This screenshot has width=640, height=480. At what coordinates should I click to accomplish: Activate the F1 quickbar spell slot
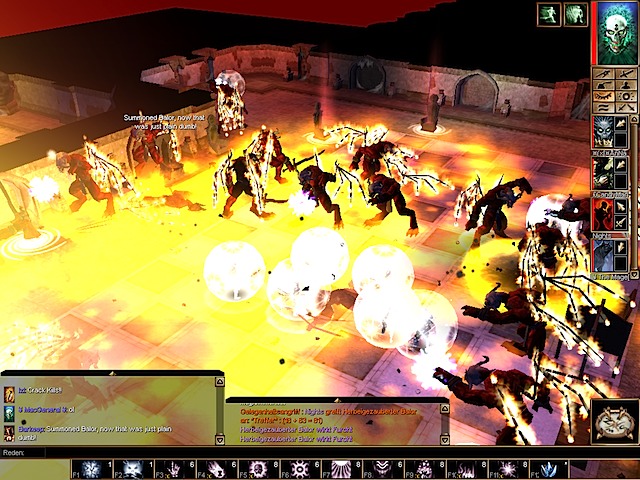(91, 469)
